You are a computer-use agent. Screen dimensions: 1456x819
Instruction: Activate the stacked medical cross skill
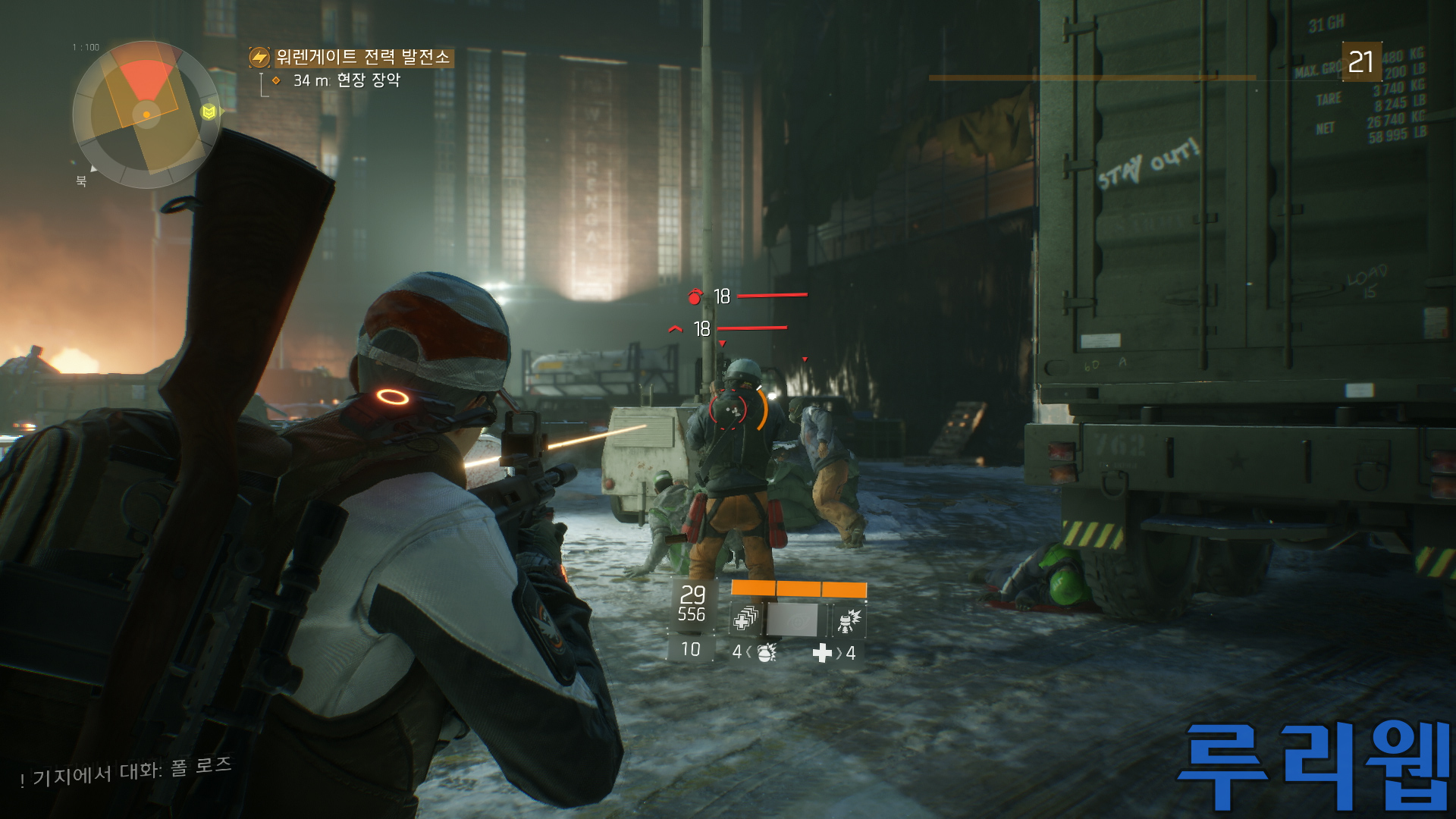(x=745, y=620)
